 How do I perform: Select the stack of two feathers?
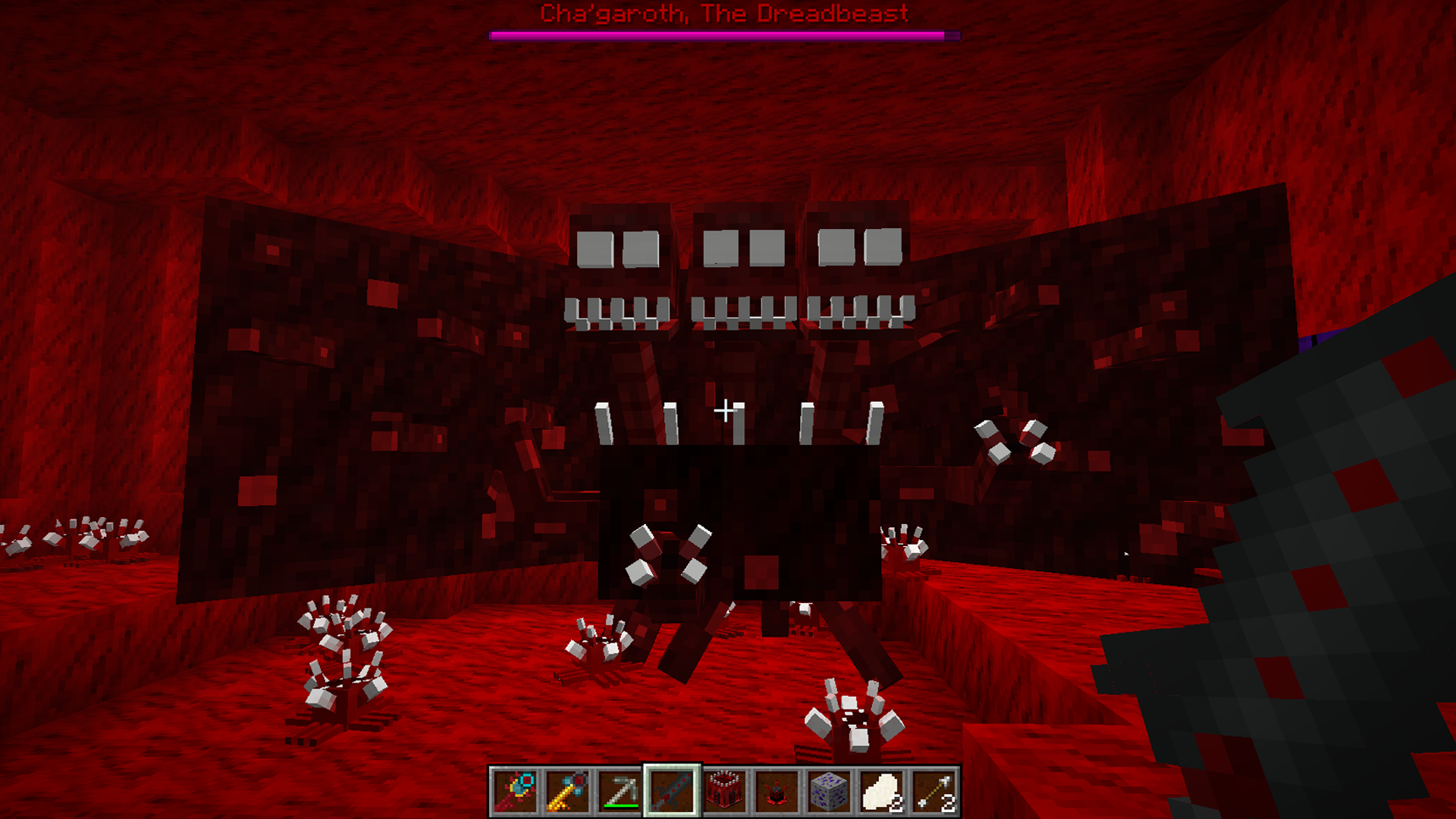[882, 791]
